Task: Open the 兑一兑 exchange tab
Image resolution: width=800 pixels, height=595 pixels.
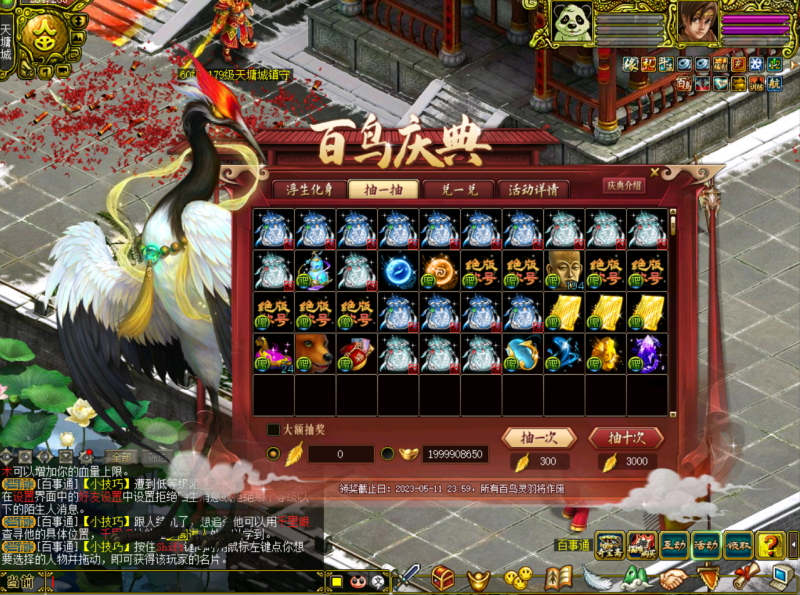Action: (457, 188)
